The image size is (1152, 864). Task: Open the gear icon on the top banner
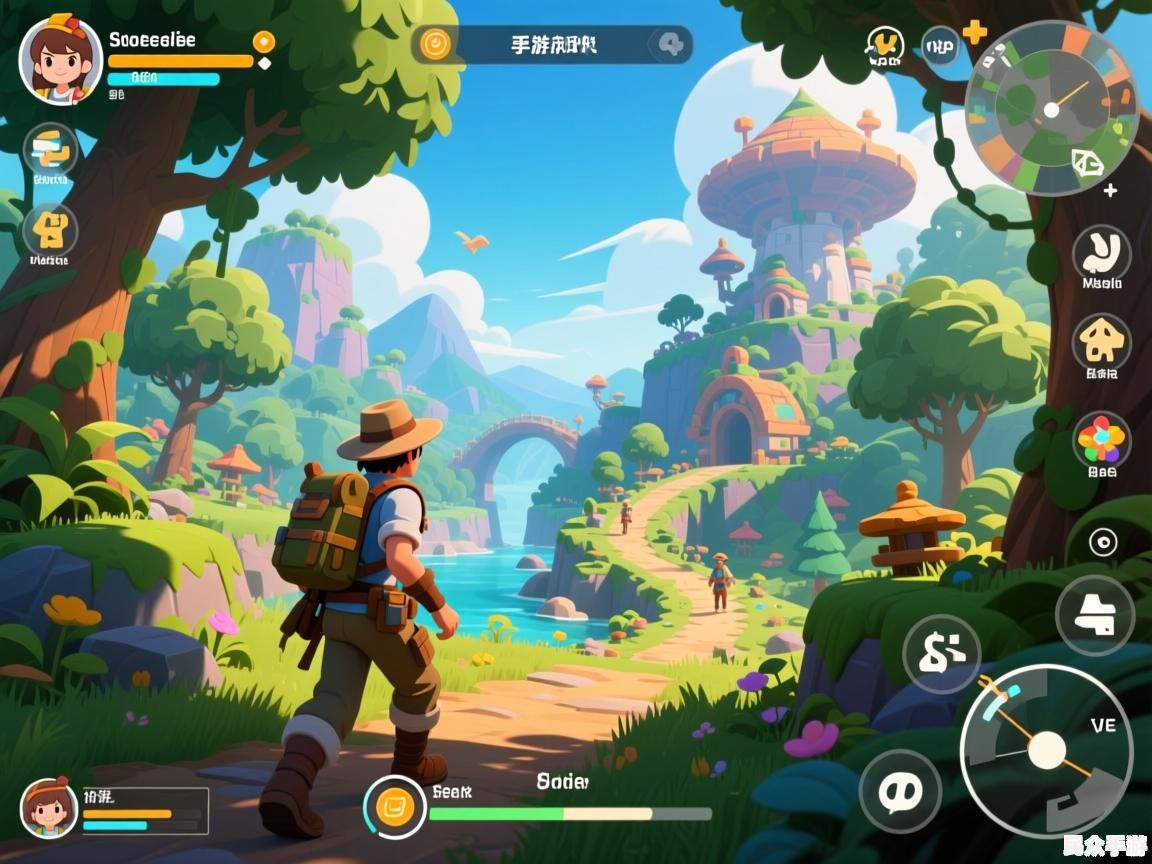[x=671, y=44]
